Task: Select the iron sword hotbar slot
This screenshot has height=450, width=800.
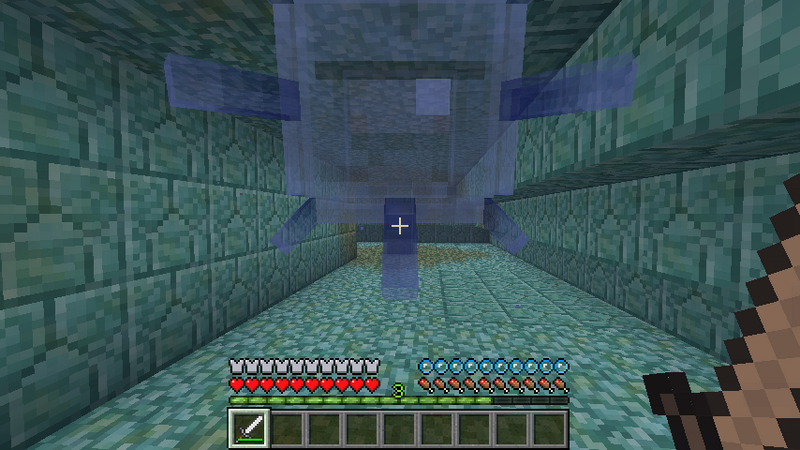Action: coord(248,428)
